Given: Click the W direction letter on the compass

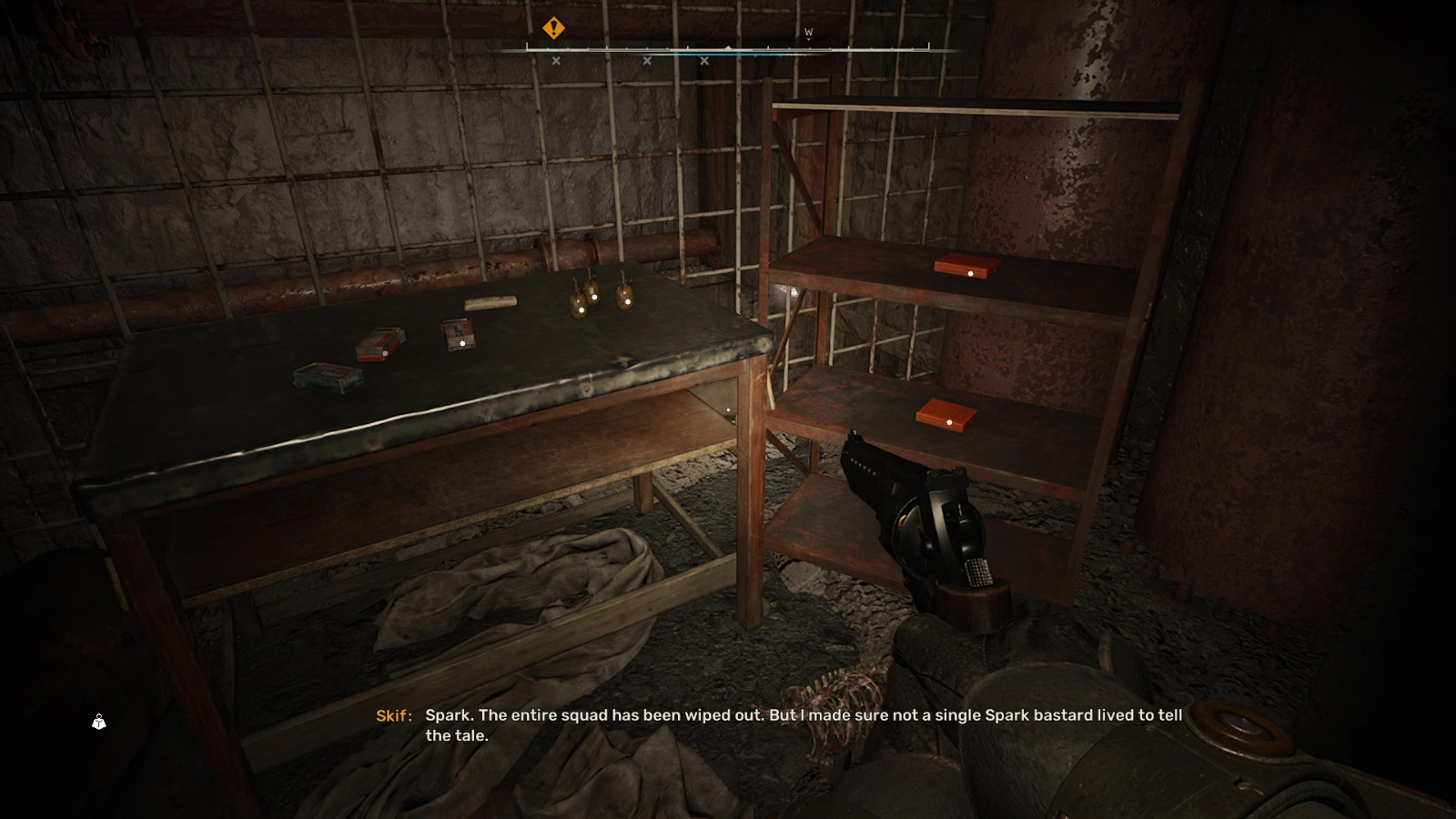Looking at the screenshot, I should [x=808, y=31].
